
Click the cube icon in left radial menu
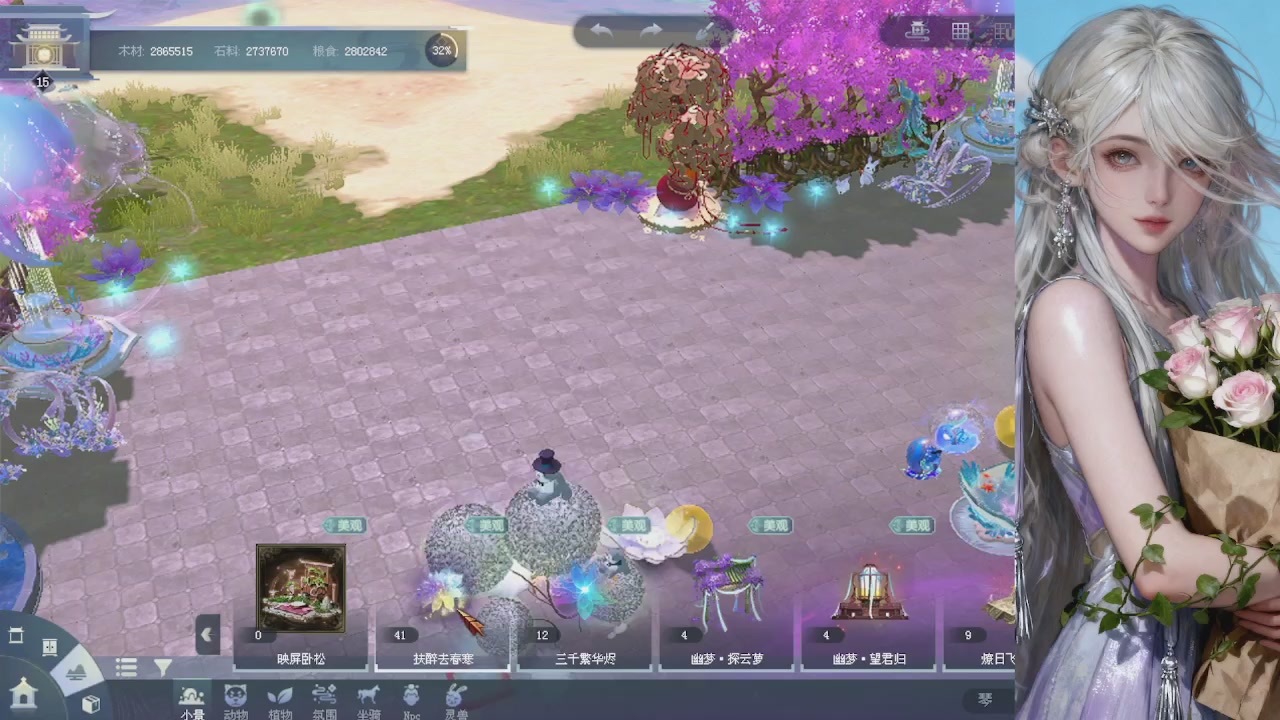[91, 703]
